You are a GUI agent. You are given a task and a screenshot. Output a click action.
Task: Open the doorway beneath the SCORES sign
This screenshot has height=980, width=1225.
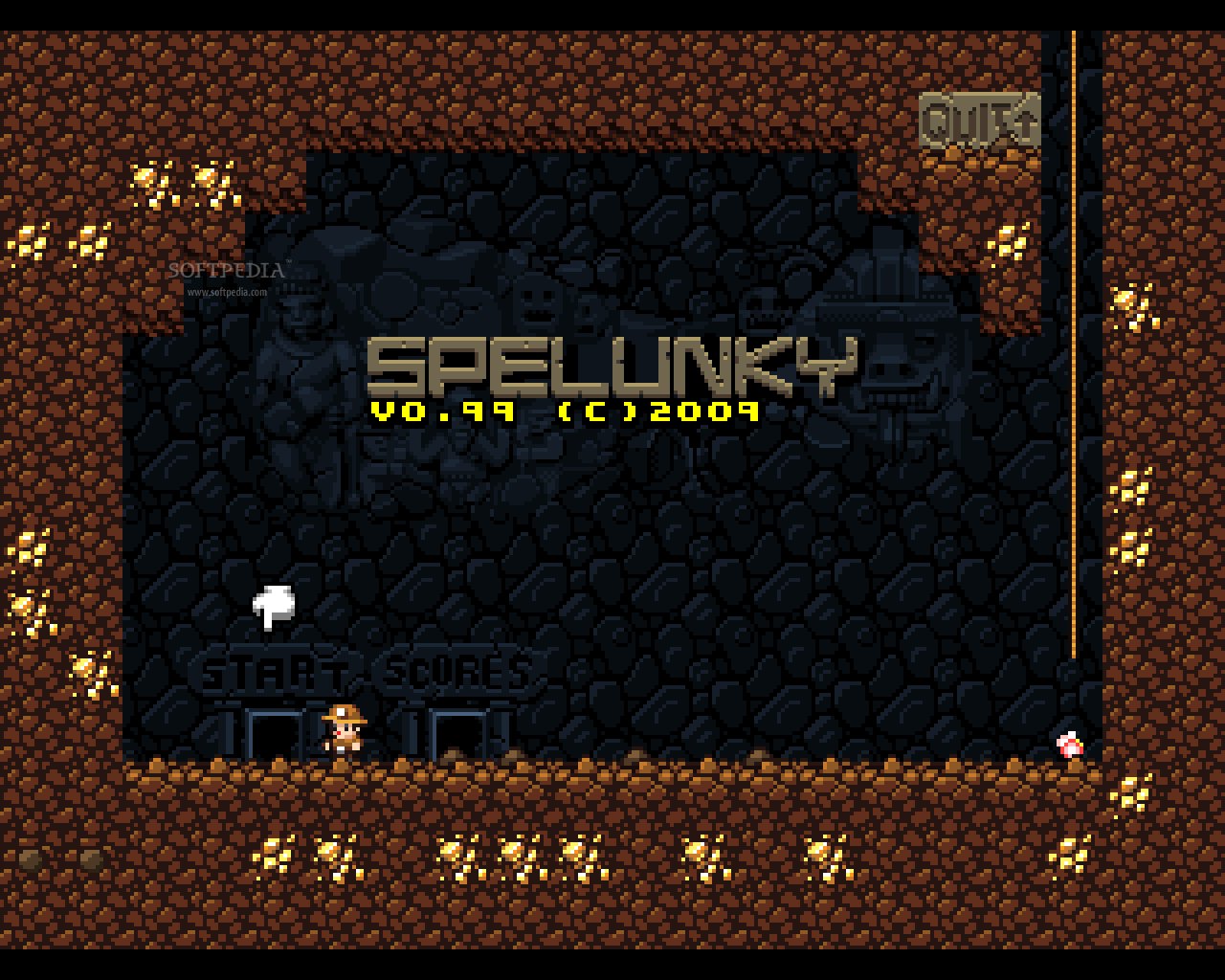(461, 732)
